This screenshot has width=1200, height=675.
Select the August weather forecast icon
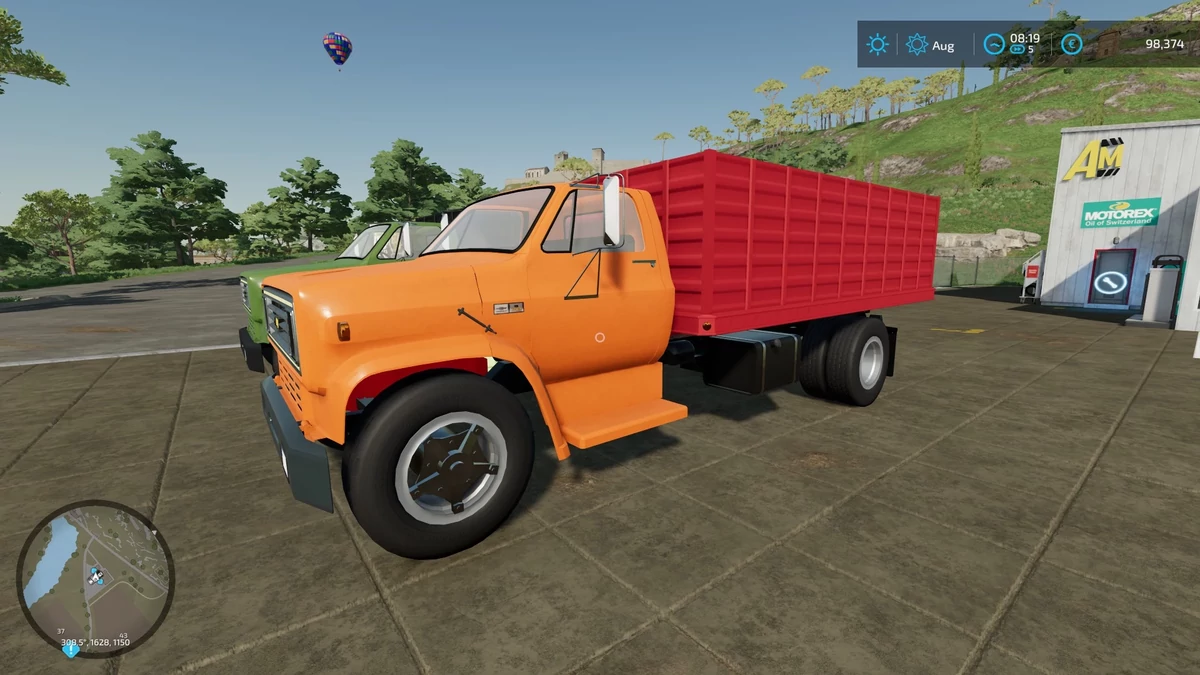click(x=916, y=44)
